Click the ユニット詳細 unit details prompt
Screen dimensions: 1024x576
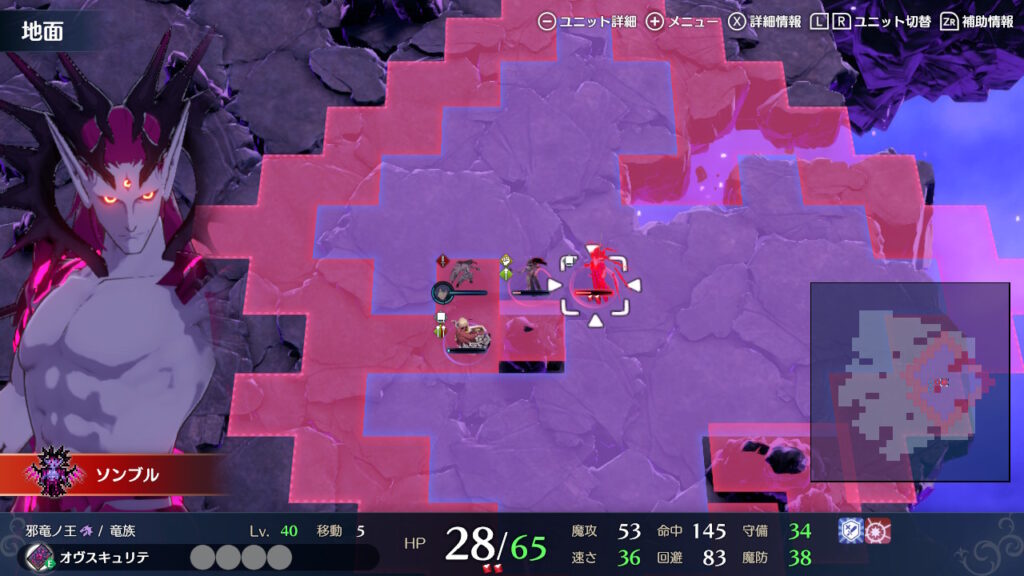[587, 21]
